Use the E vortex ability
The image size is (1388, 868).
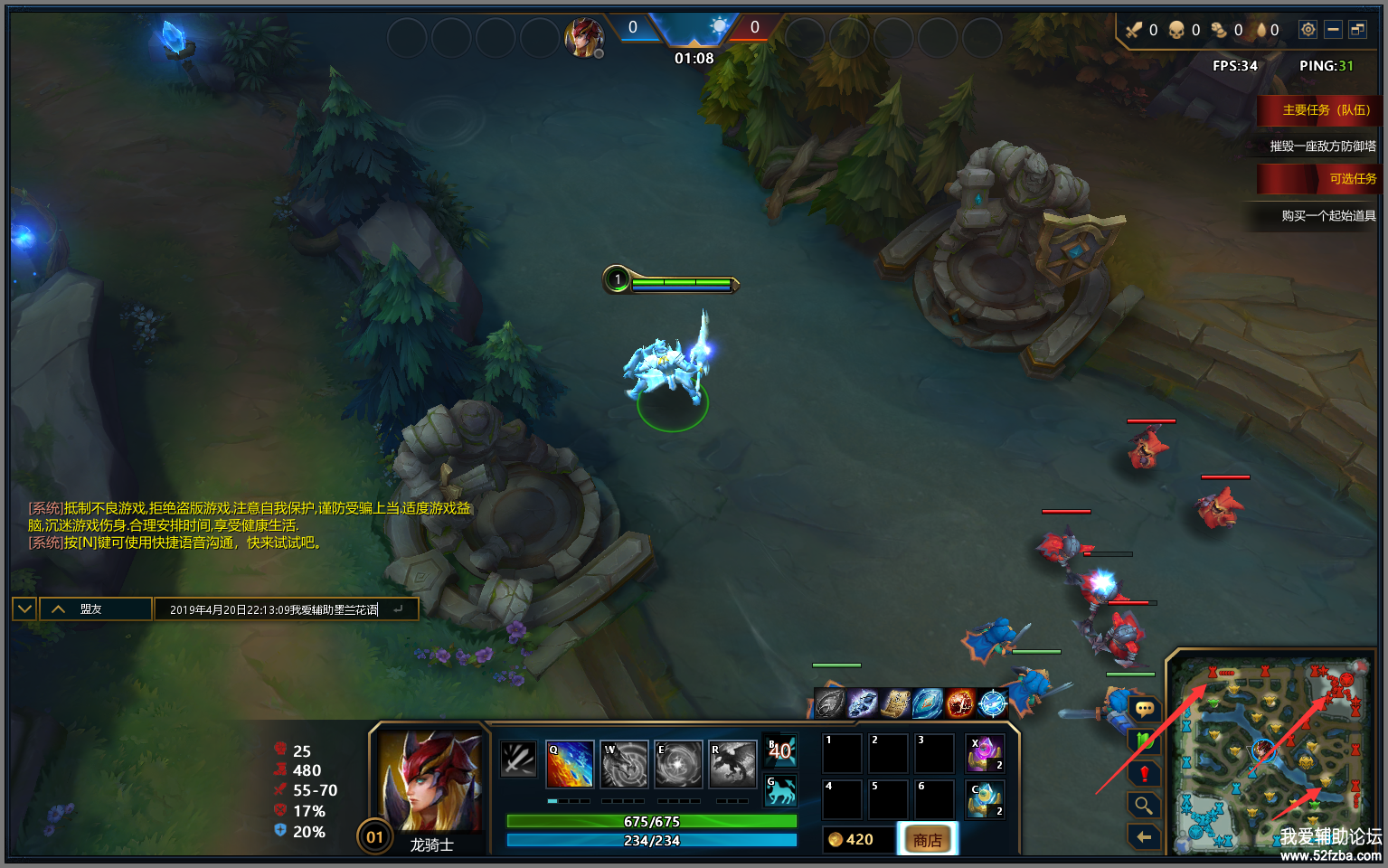coord(678,765)
